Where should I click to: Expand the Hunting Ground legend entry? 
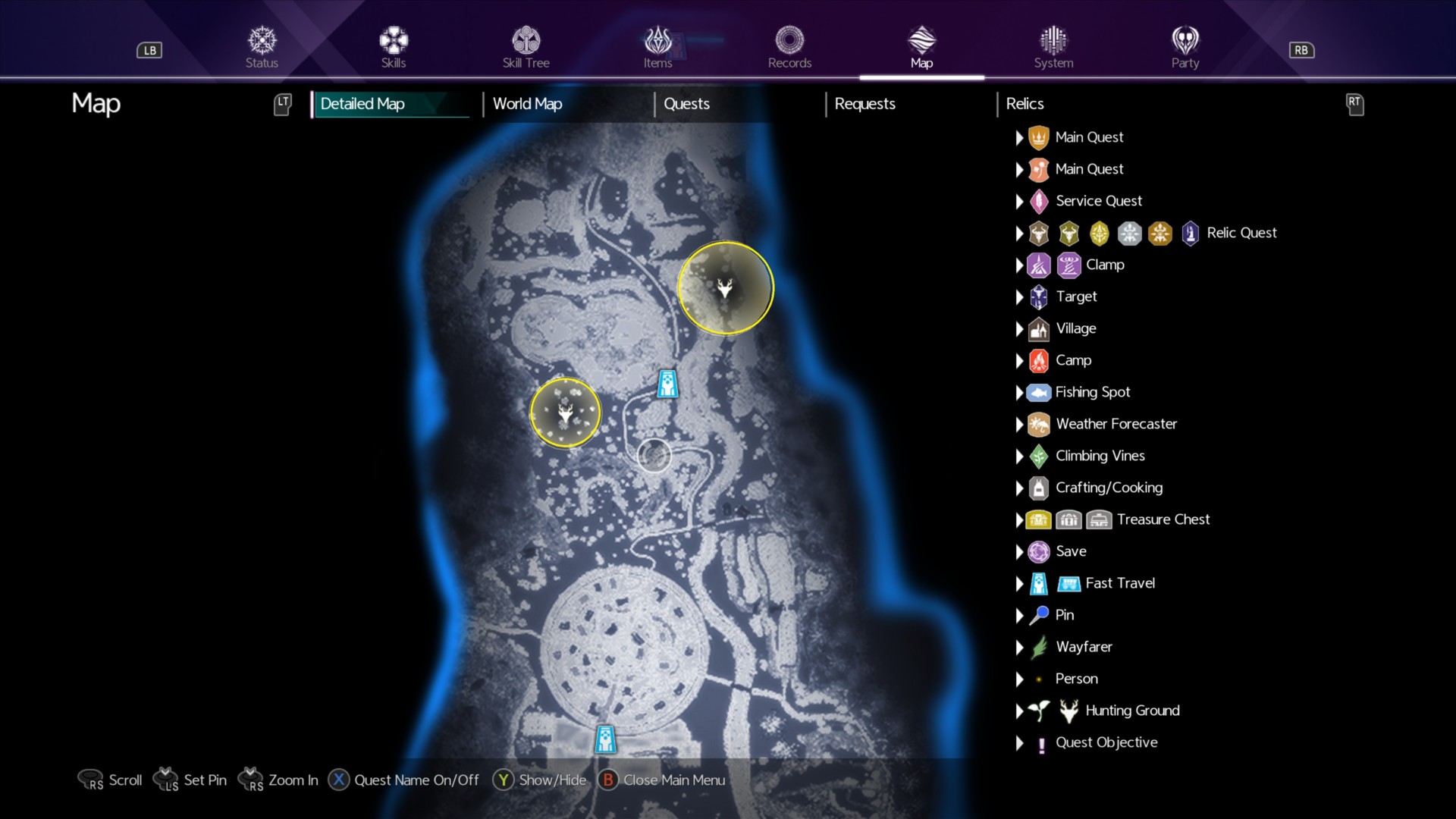point(1020,711)
